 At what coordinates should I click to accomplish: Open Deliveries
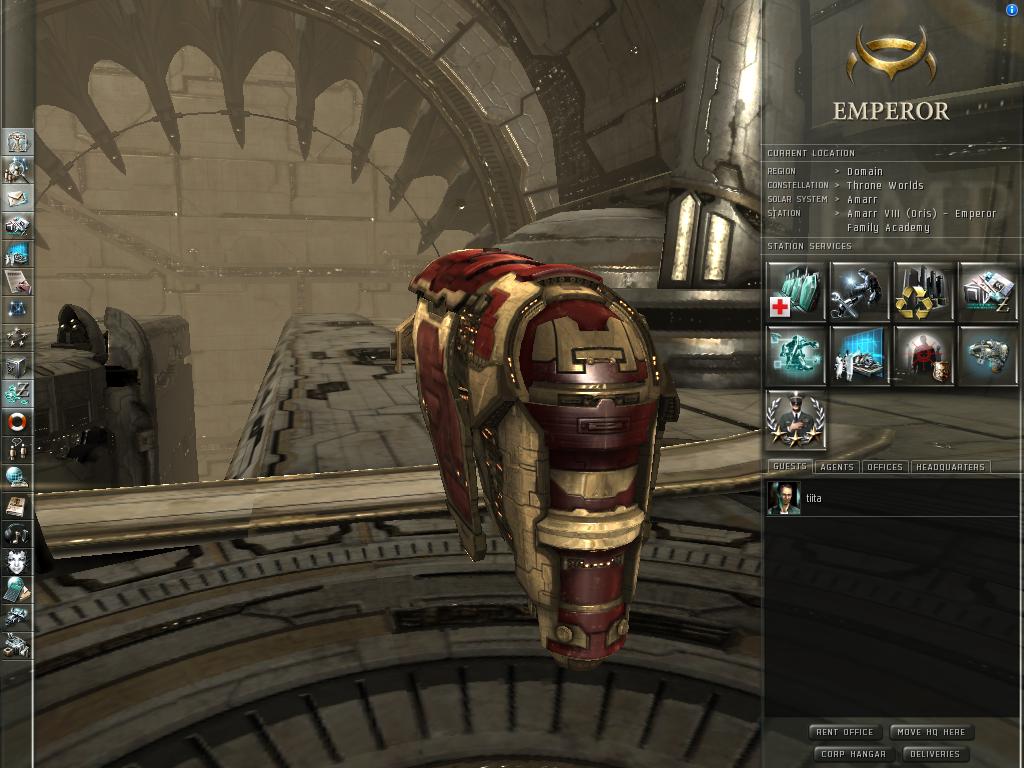935,754
